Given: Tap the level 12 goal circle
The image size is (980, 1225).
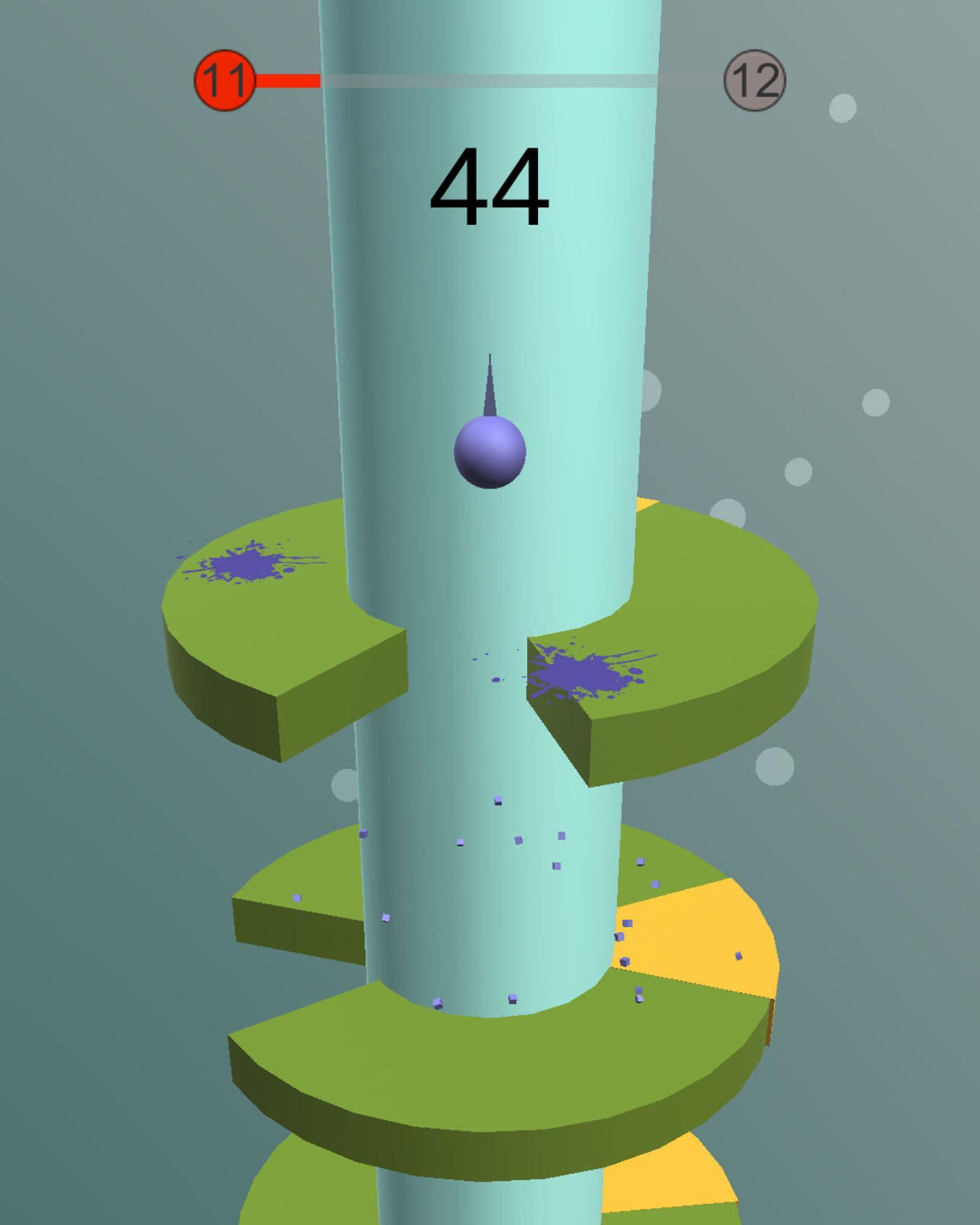Looking at the screenshot, I should pos(756,81).
